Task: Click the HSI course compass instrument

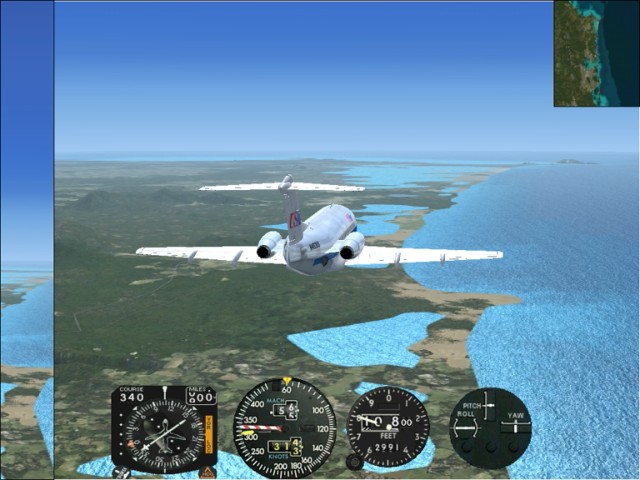Action: tap(164, 428)
